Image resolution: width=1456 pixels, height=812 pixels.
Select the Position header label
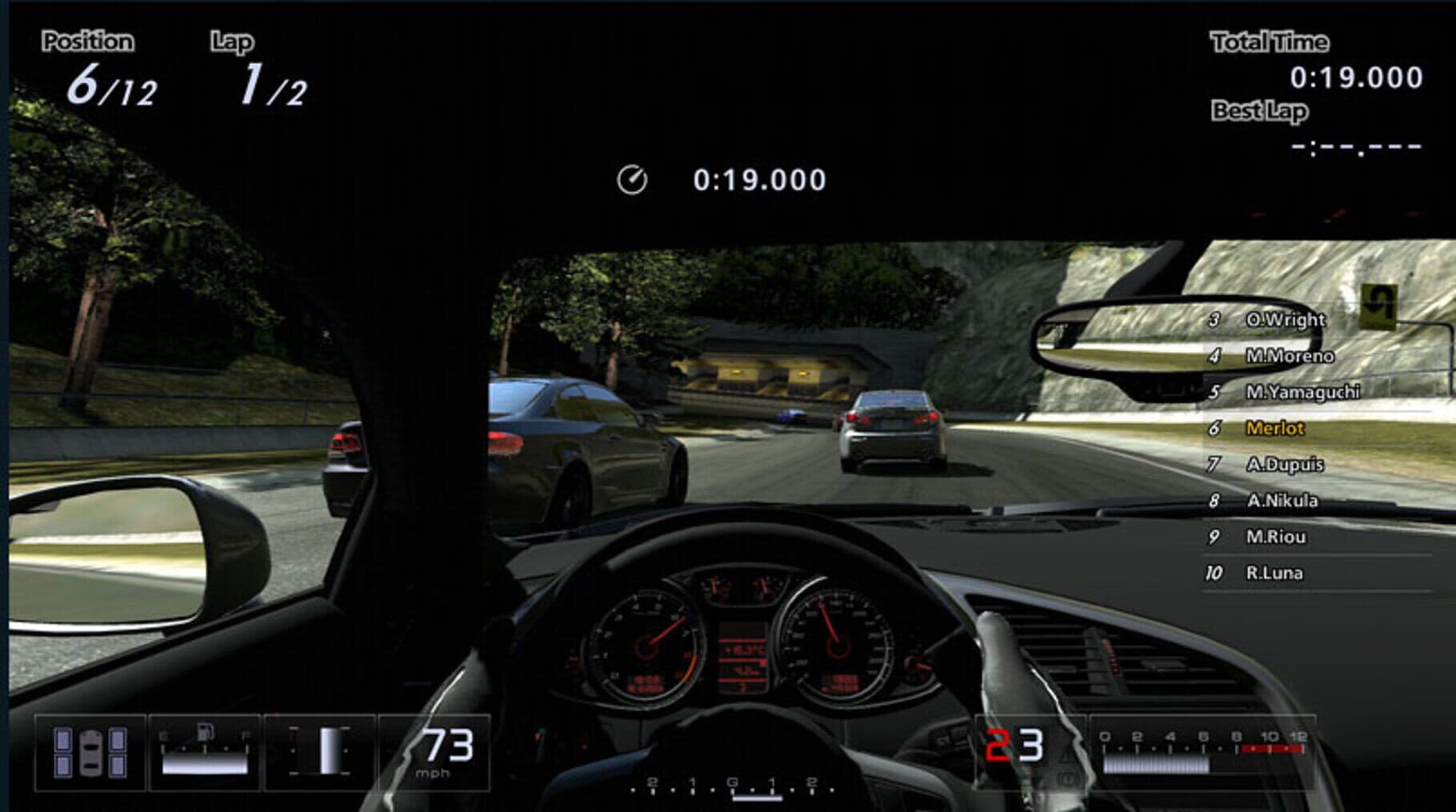point(88,40)
